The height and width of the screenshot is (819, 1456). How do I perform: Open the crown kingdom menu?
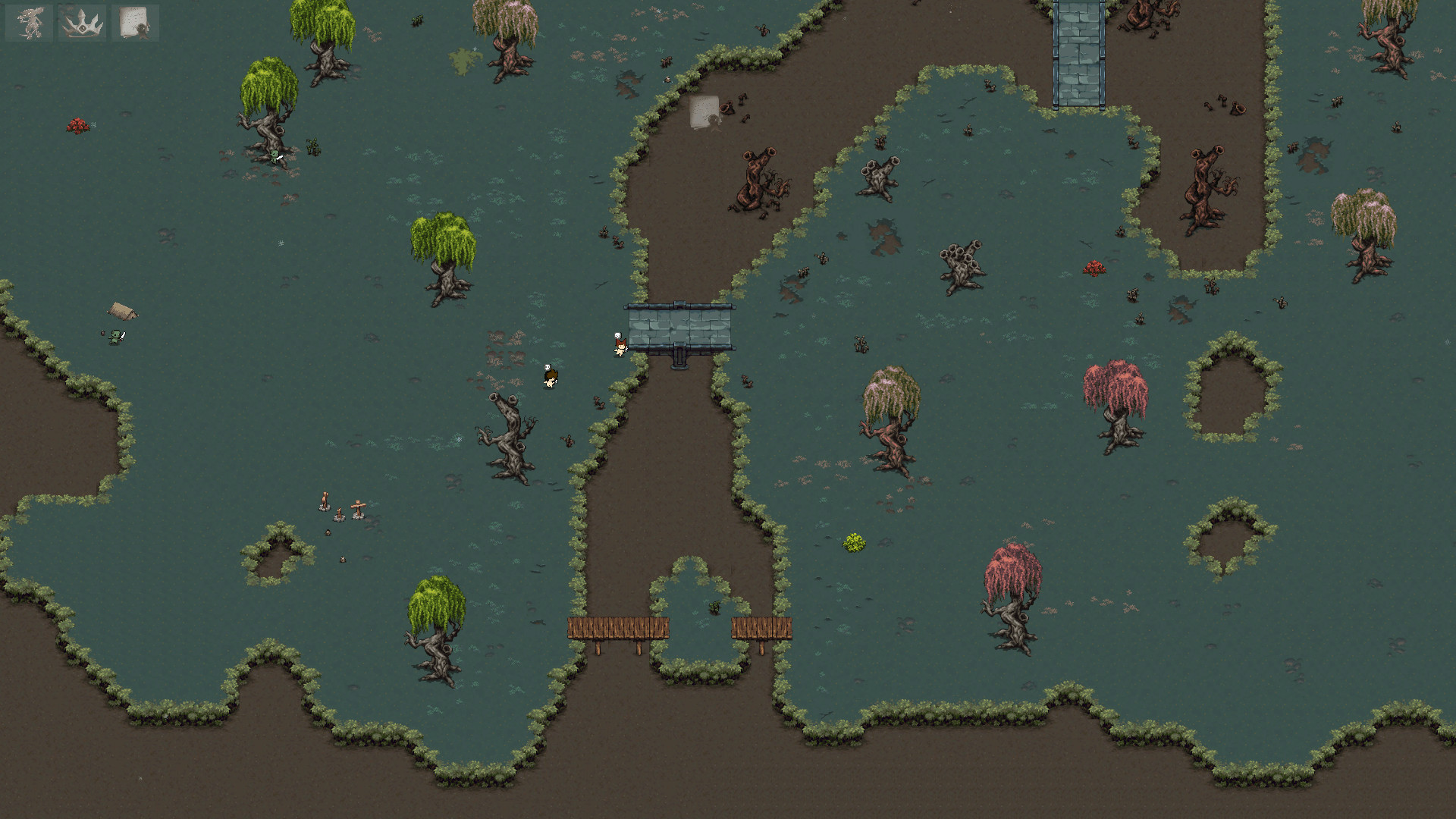pyautogui.click(x=82, y=22)
